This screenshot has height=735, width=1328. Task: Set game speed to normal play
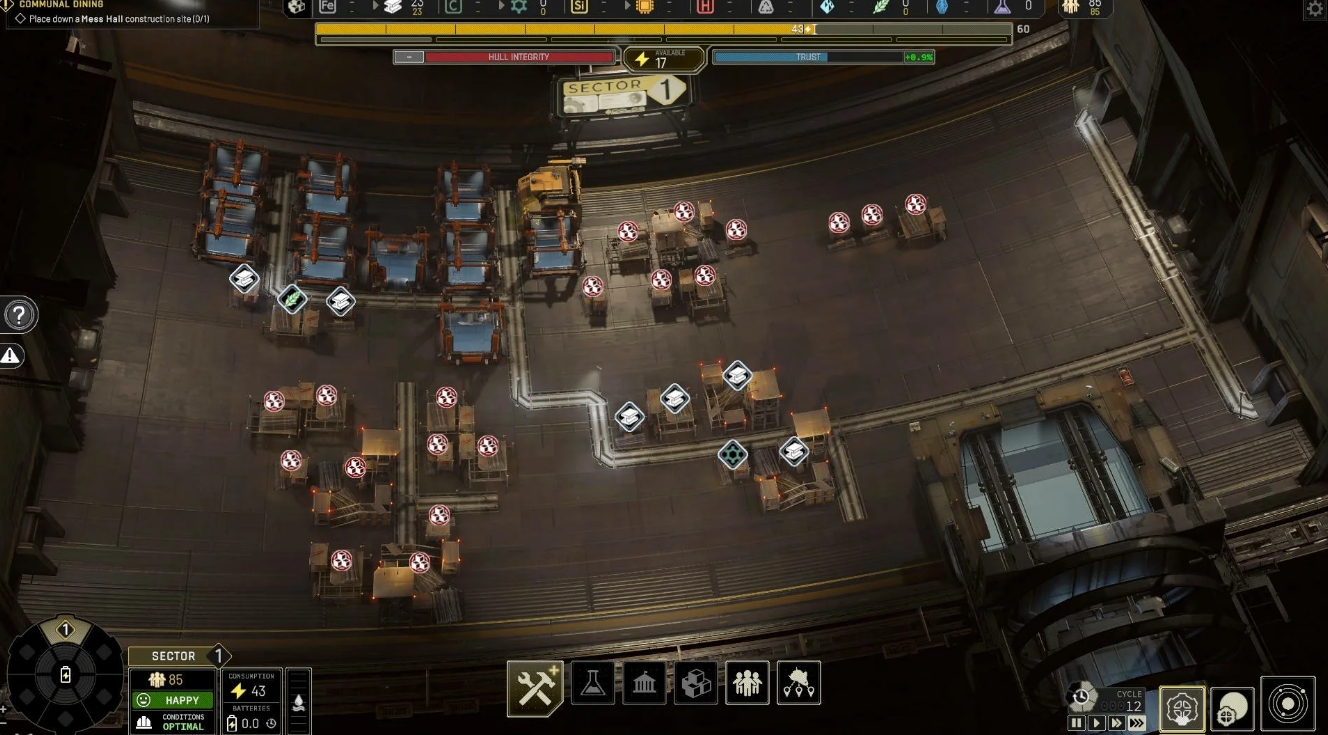[x=1097, y=723]
